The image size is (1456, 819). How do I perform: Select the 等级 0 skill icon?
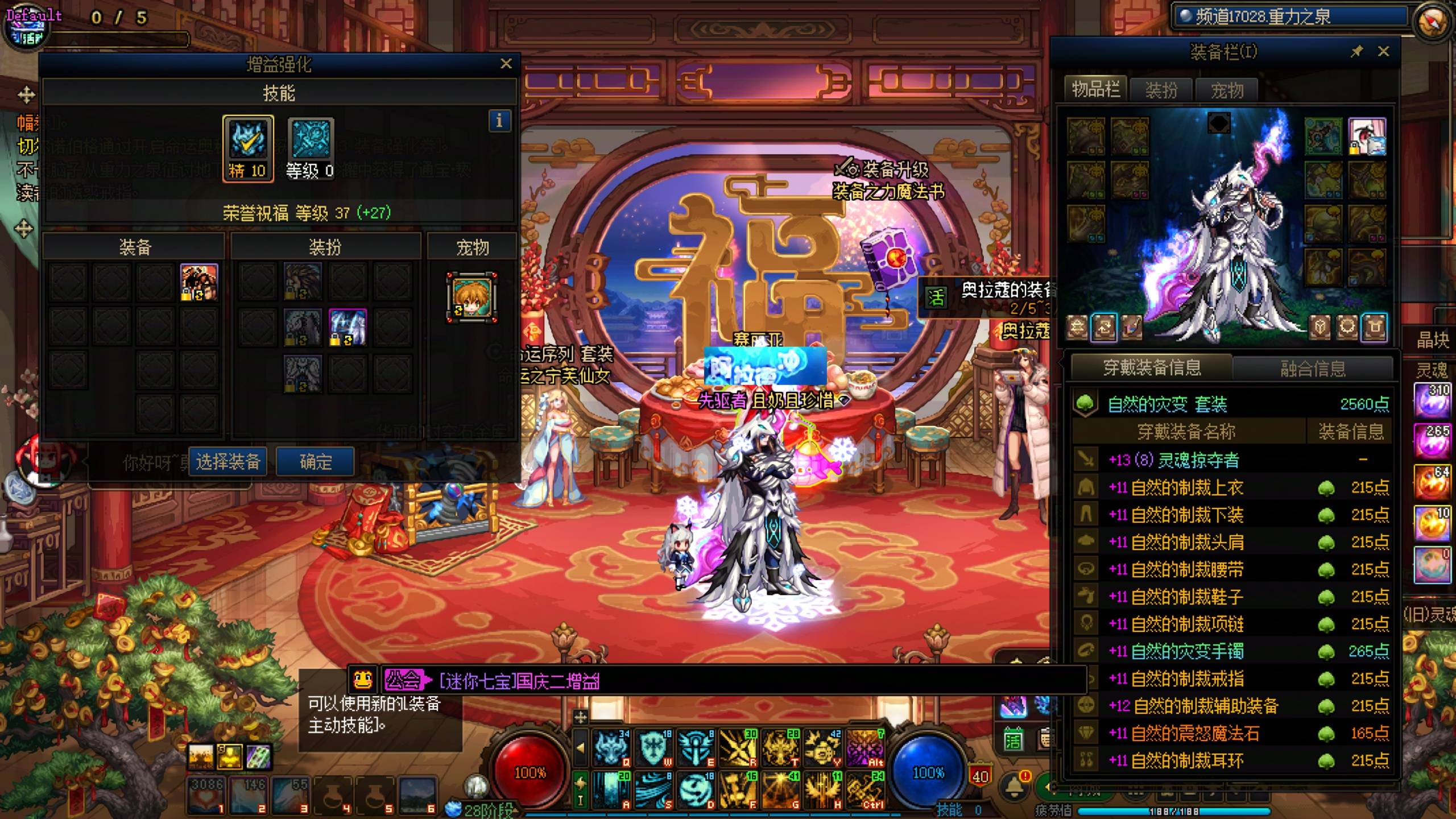pyautogui.click(x=311, y=148)
